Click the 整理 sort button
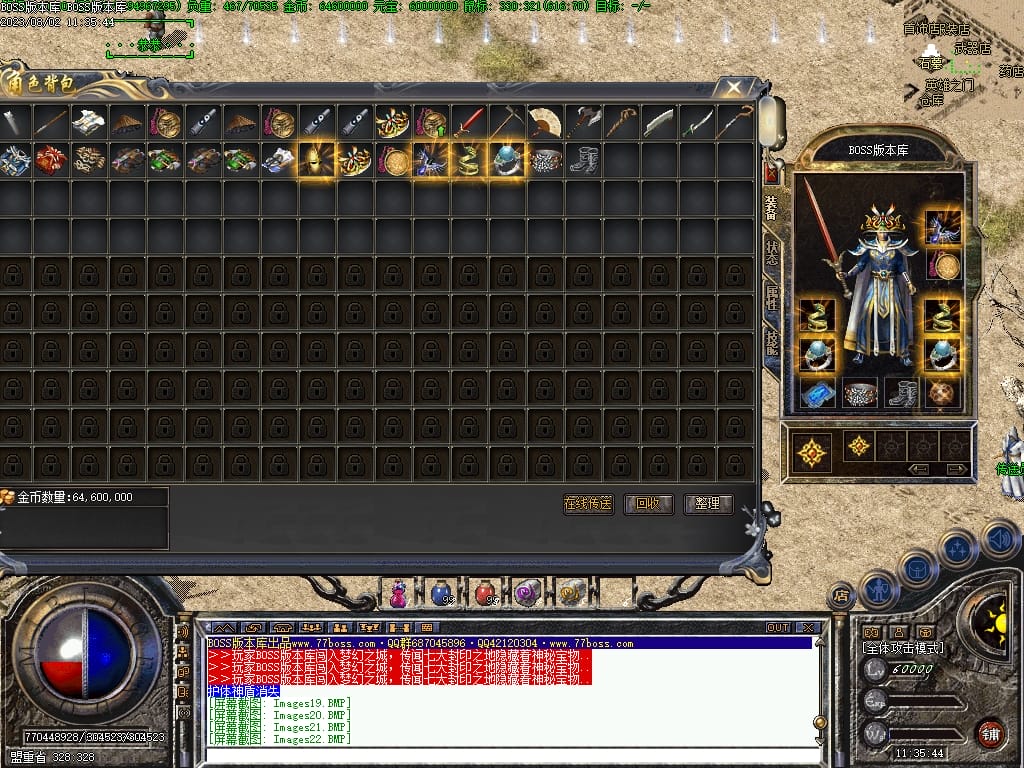 click(x=708, y=504)
